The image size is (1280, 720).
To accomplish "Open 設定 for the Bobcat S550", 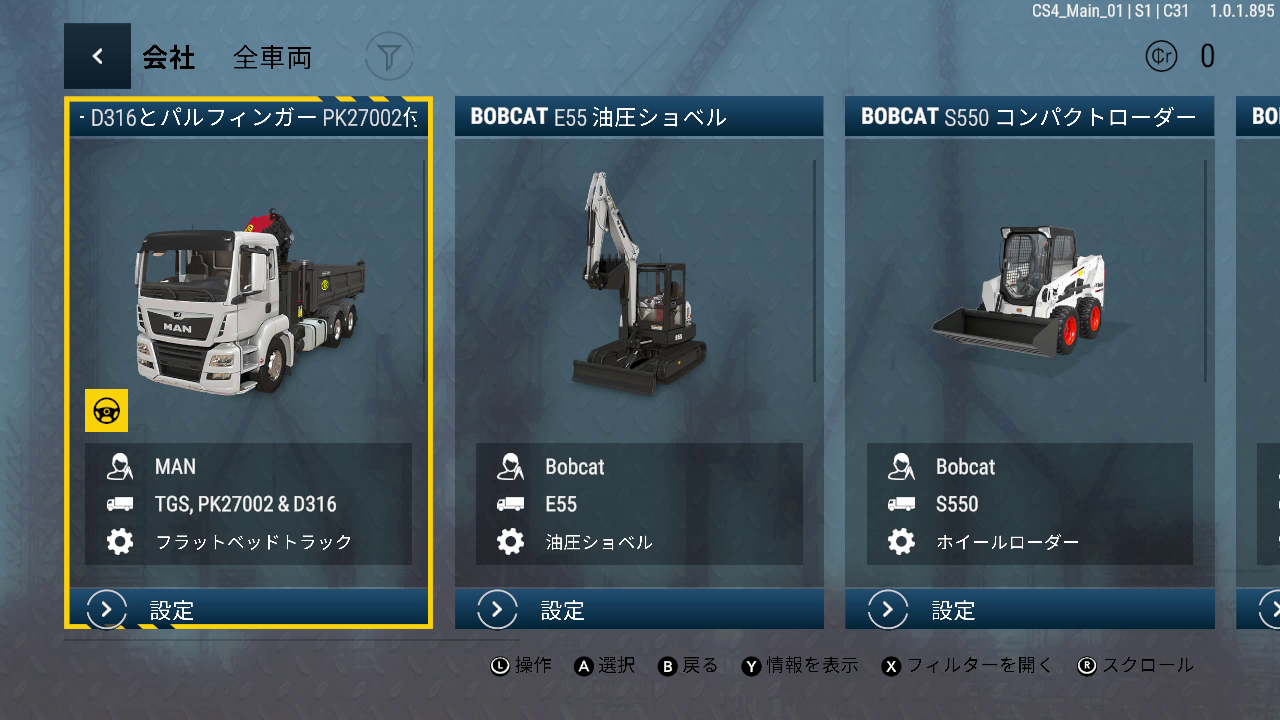I will [1029, 609].
